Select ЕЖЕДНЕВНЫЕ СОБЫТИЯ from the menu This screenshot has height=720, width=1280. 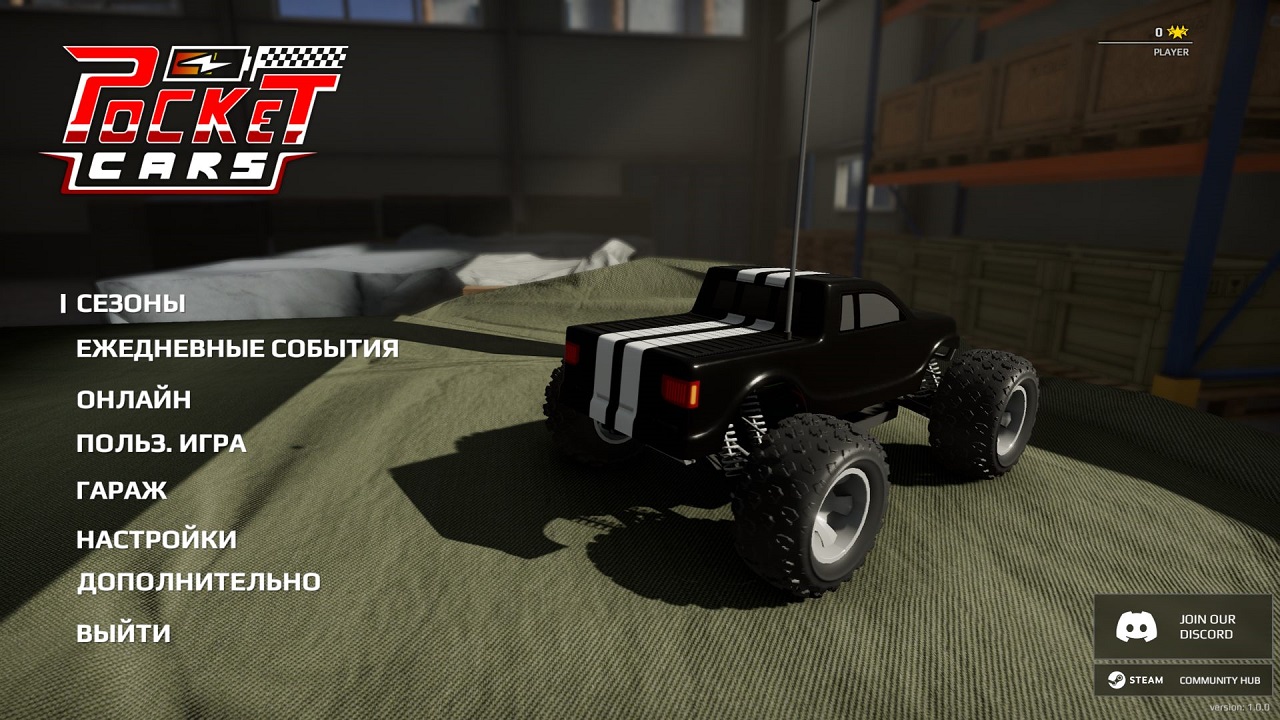[237, 349]
